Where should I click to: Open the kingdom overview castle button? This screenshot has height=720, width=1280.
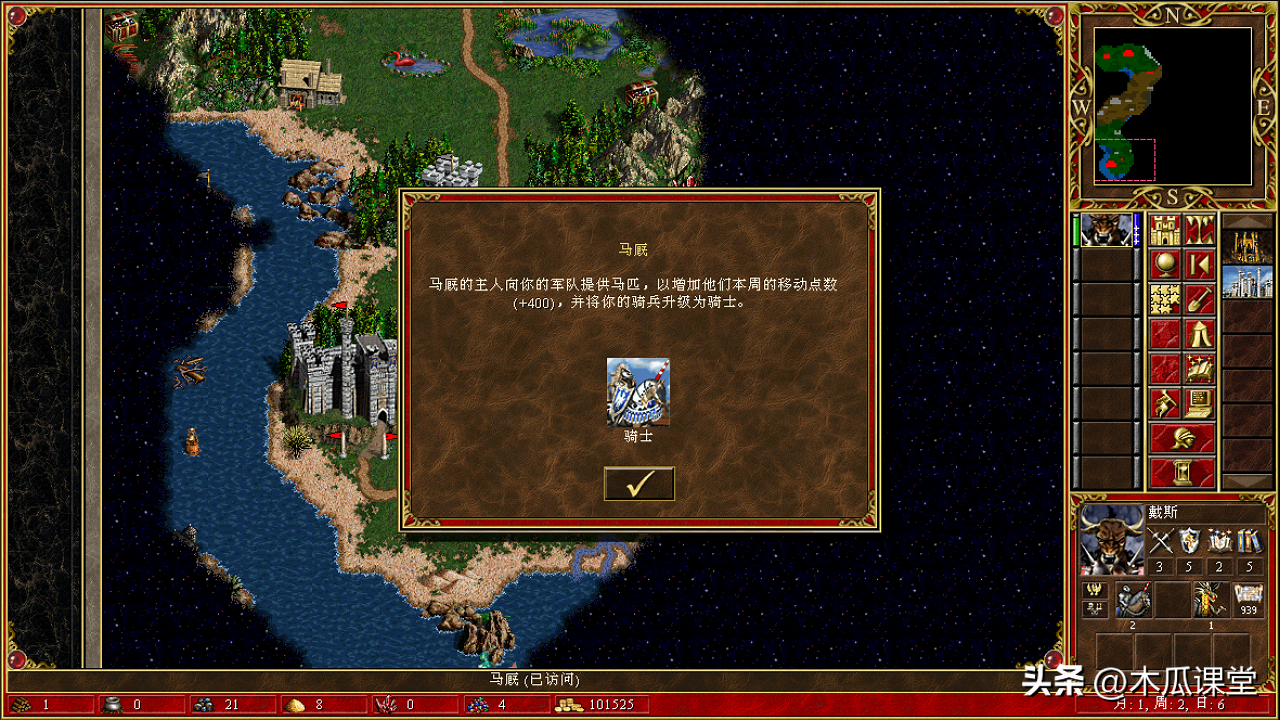1164,231
